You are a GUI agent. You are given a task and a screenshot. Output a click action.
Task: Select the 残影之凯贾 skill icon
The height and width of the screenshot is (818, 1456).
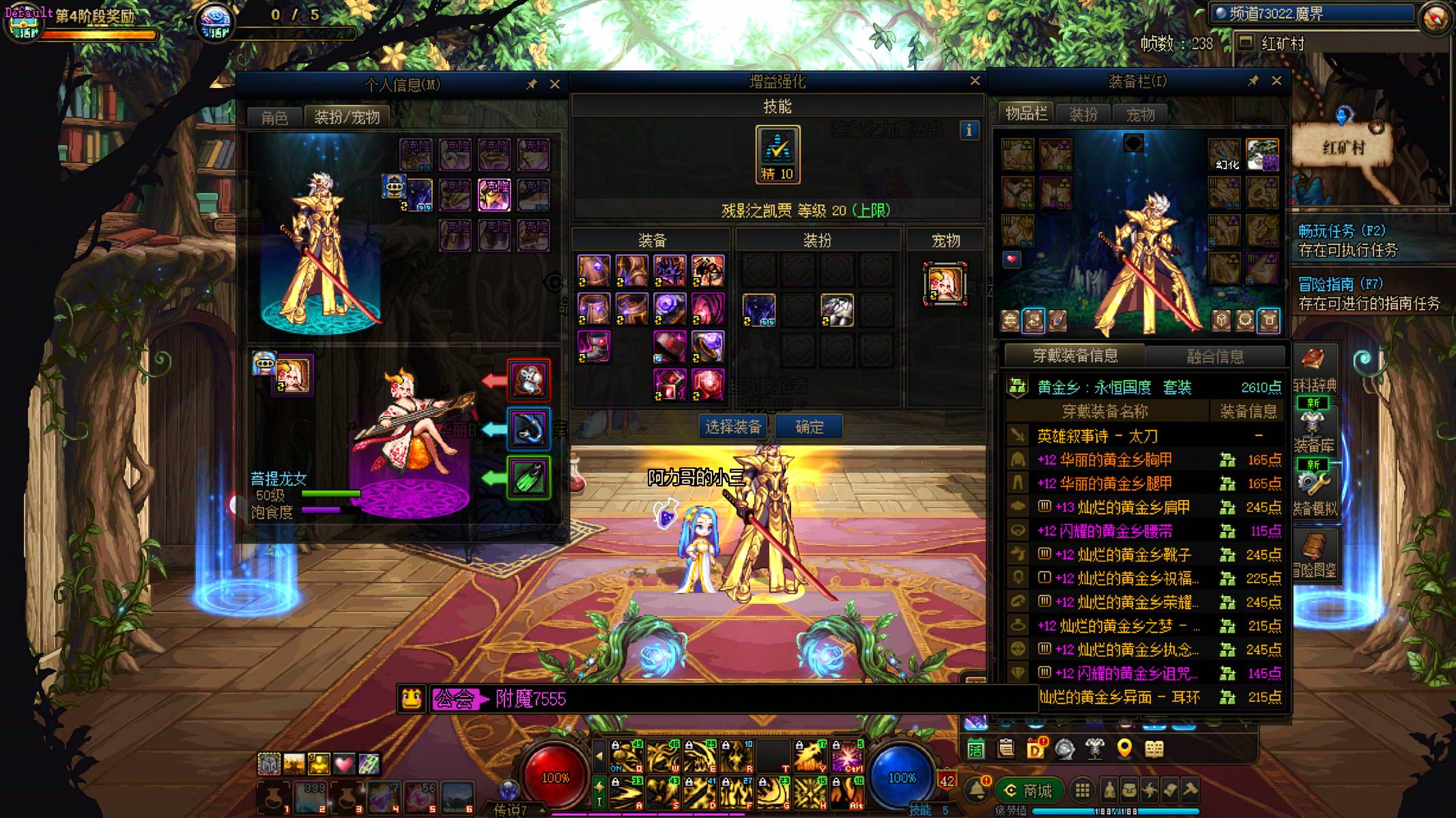(777, 154)
